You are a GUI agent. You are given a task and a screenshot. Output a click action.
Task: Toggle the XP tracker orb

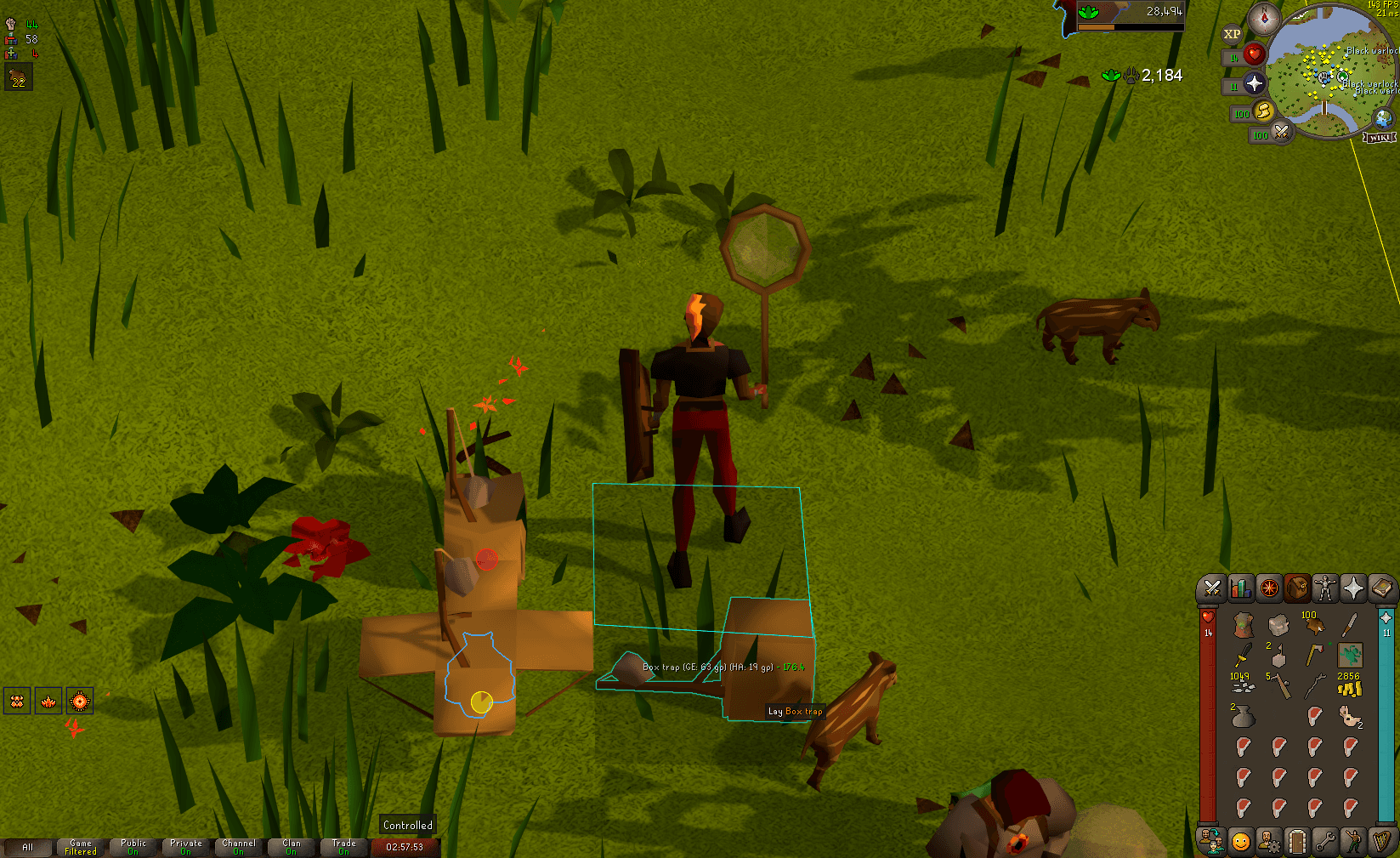(x=1233, y=34)
